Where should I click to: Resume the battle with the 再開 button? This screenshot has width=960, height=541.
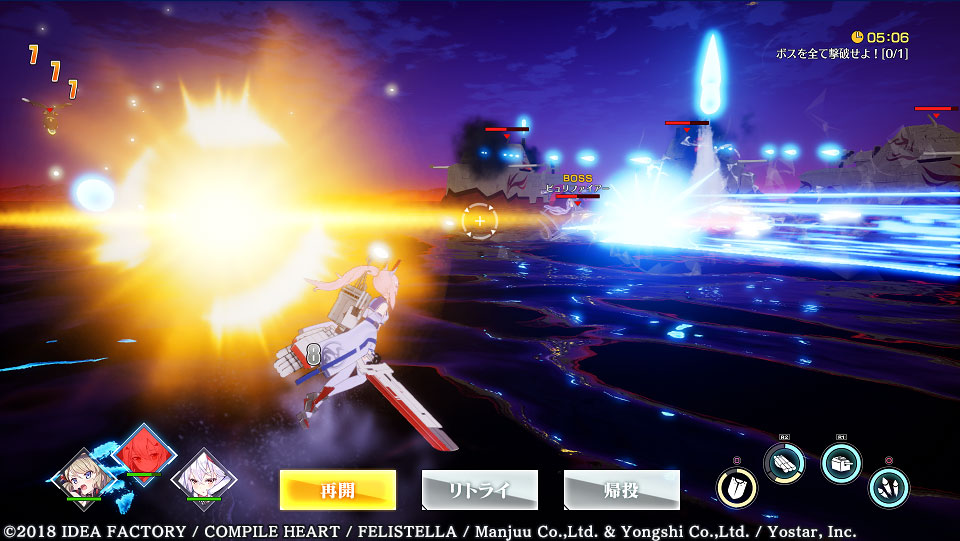tap(338, 490)
